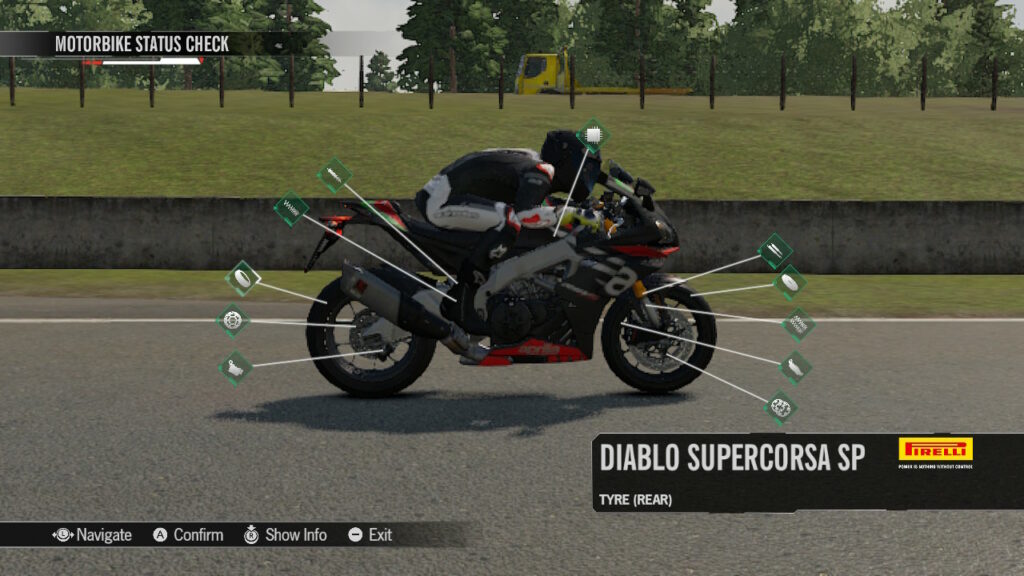Choose the front fork component icon
The height and width of the screenshot is (576, 1024).
point(775,250)
